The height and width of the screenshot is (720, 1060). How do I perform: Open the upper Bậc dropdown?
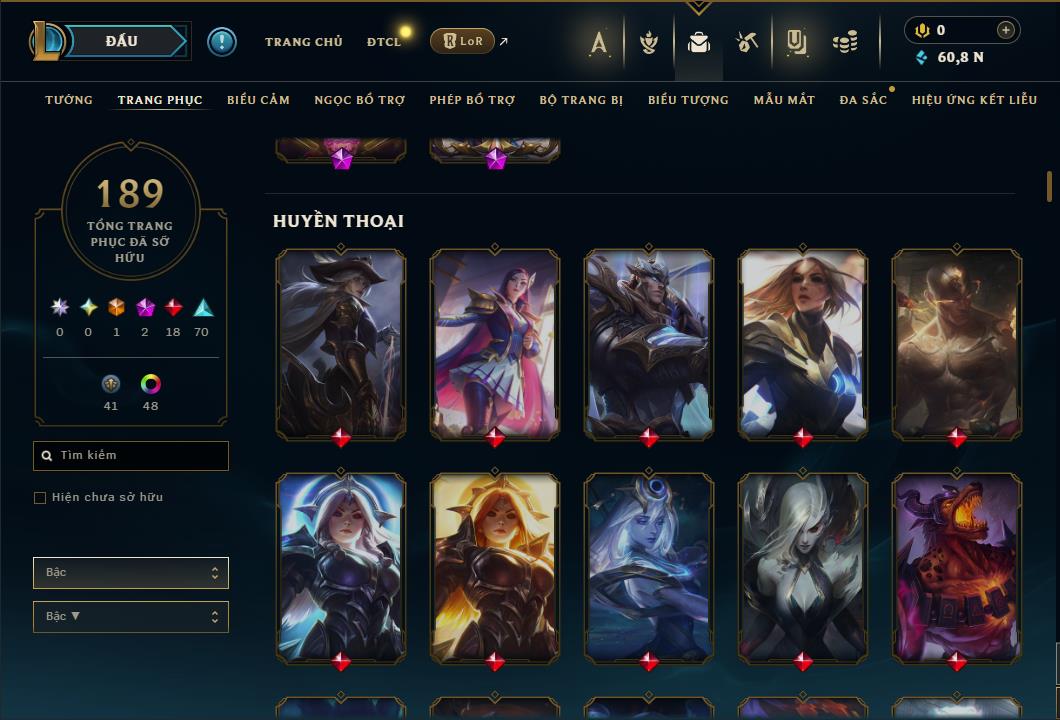pyautogui.click(x=131, y=573)
